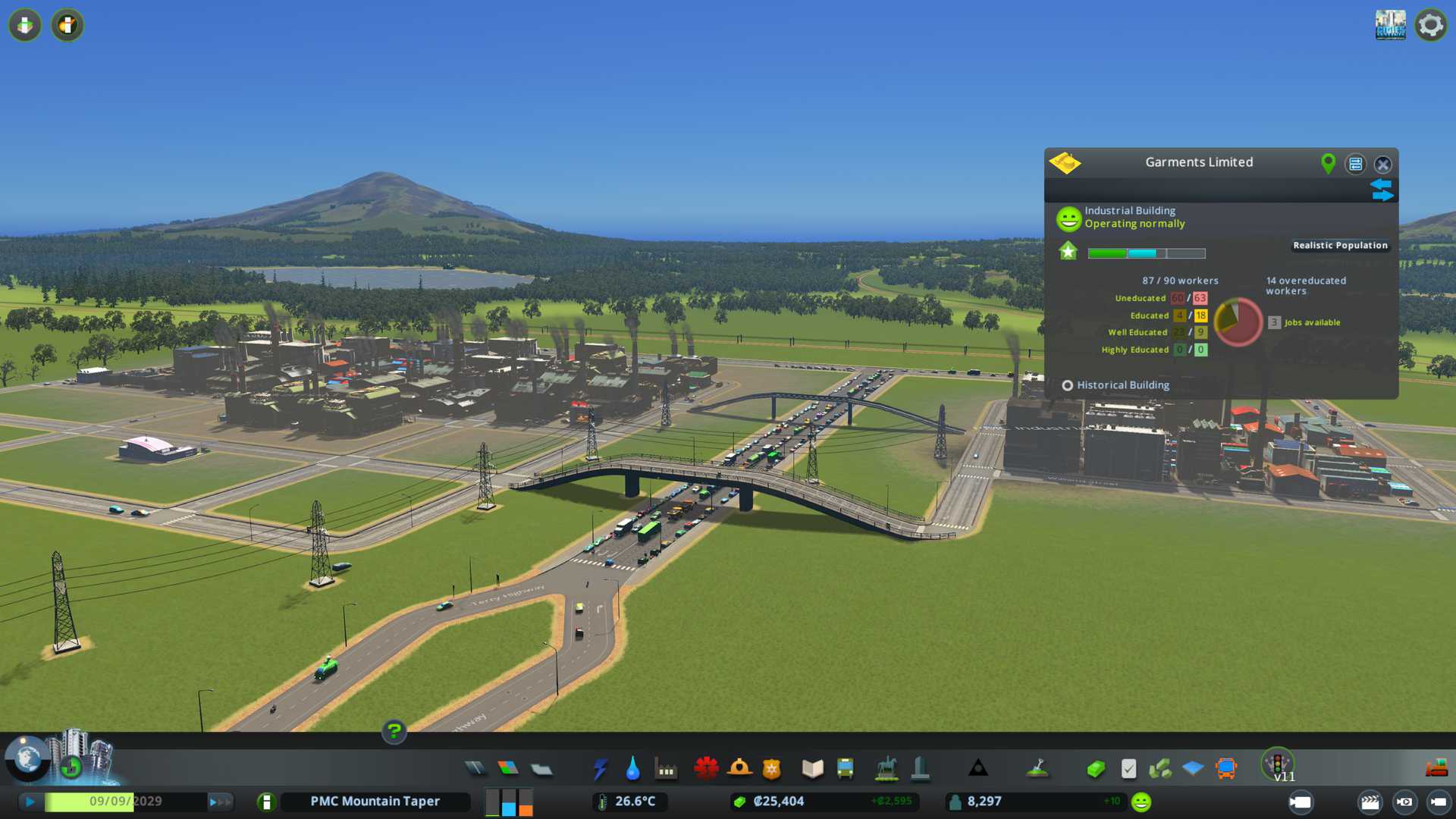This screenshot has height=819, width=1456.
Task: Select the Healthcare red cross menu
Action: click(706, 769)
